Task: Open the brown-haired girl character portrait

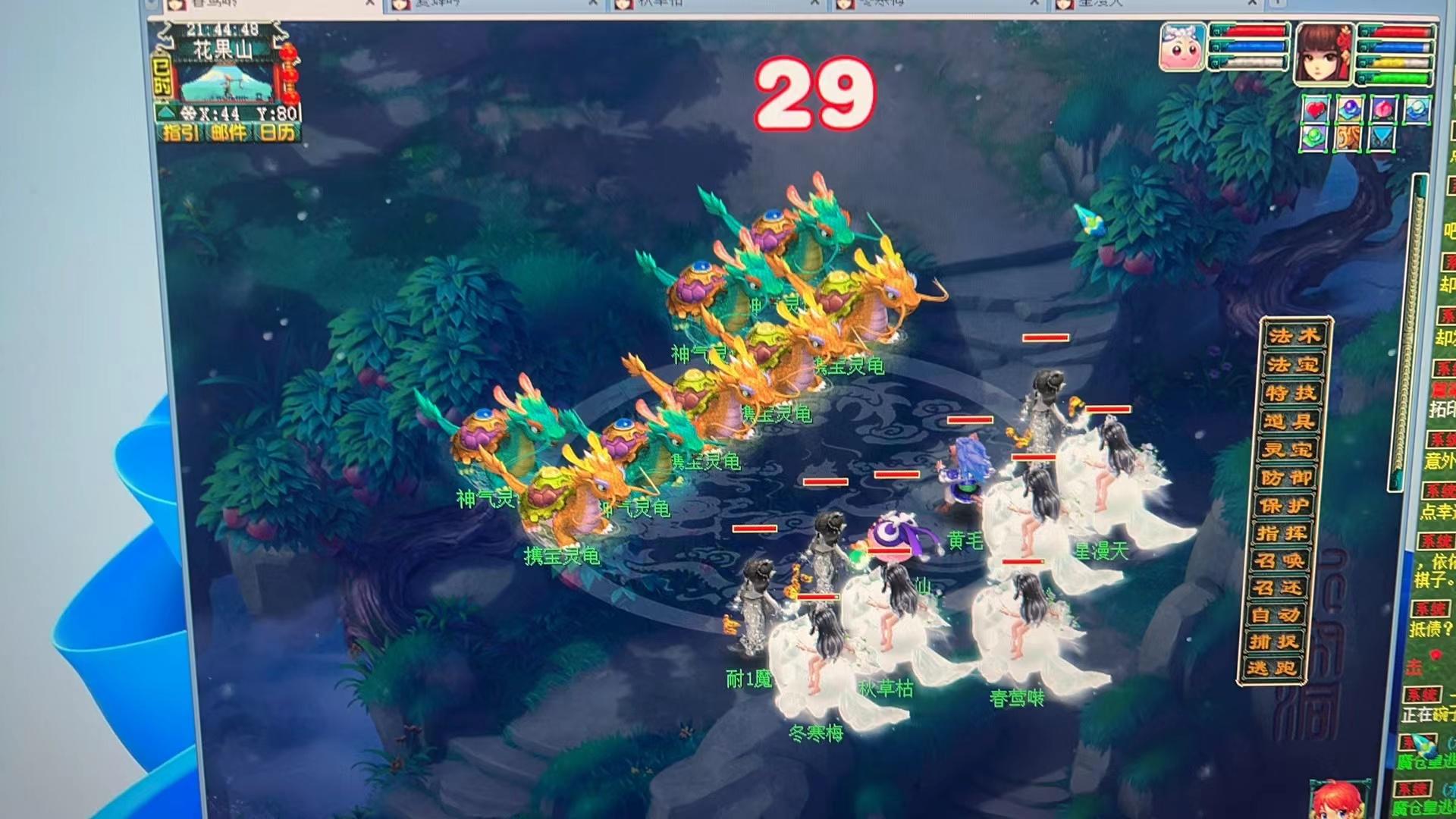Action: coord(1323,52)
